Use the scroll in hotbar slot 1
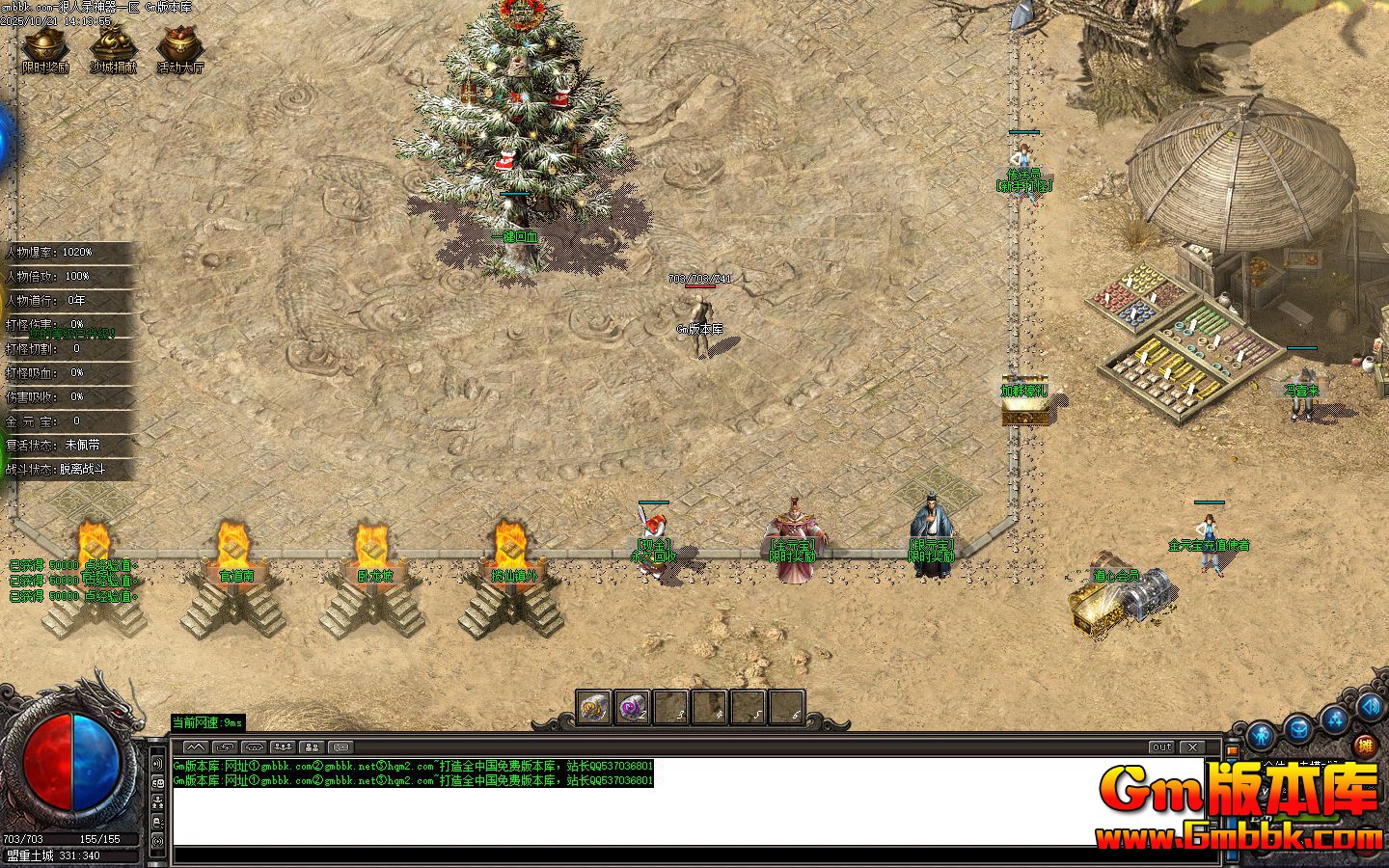 (x=594, y=708)
